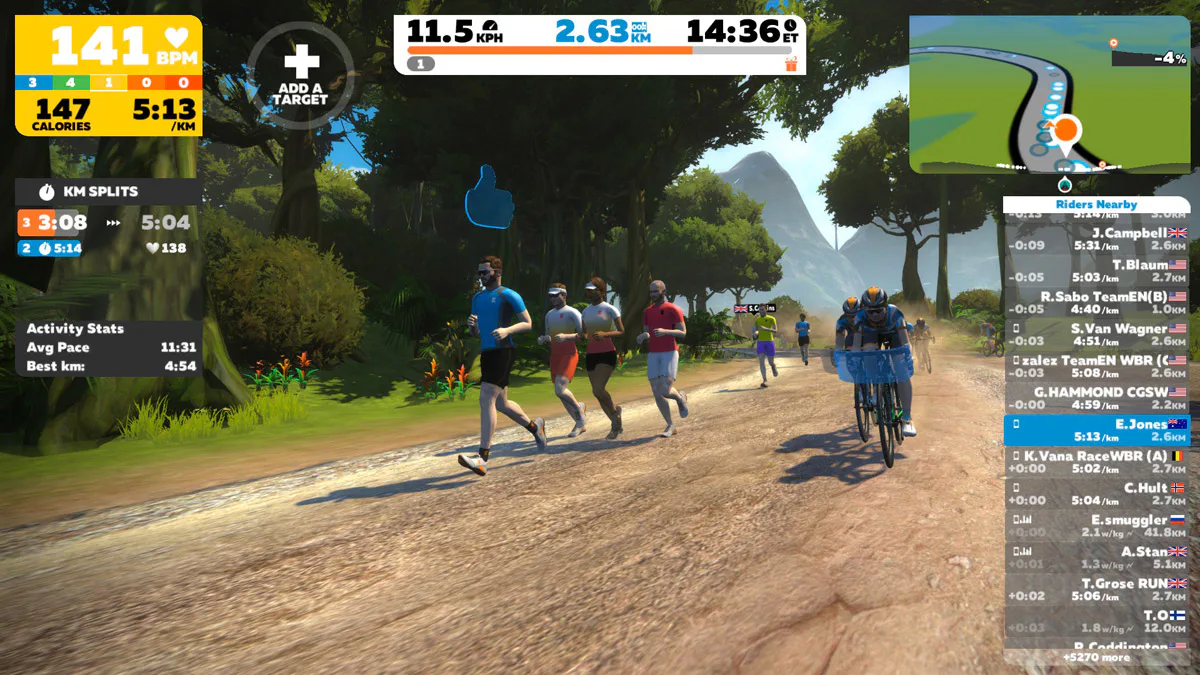Viewport: 1200px width, 675px height.
Task: Pick K.Vana RaceWBR (A) in the list
Action: (1097, 462)
